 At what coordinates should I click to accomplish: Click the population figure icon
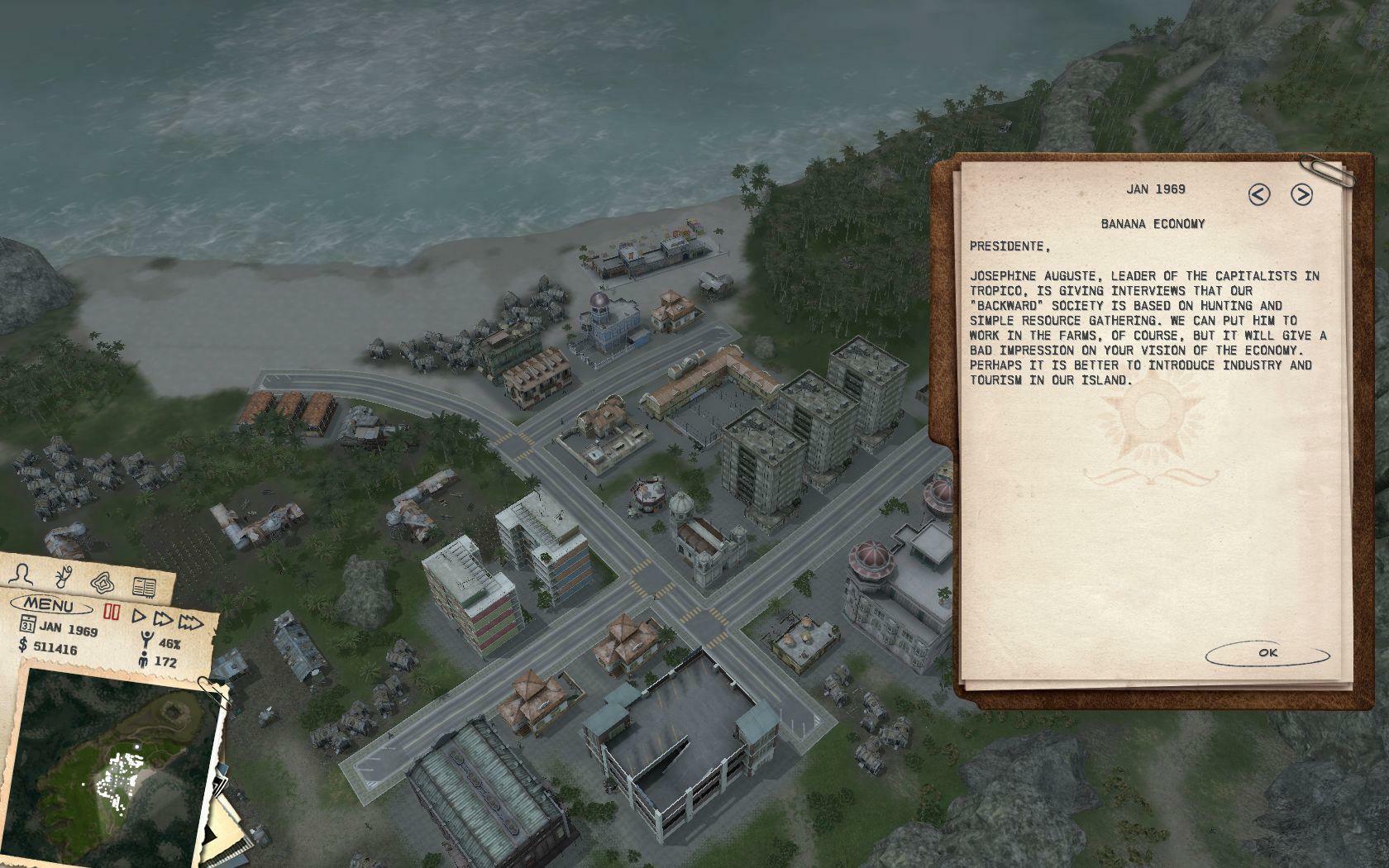tap(145, 659)
